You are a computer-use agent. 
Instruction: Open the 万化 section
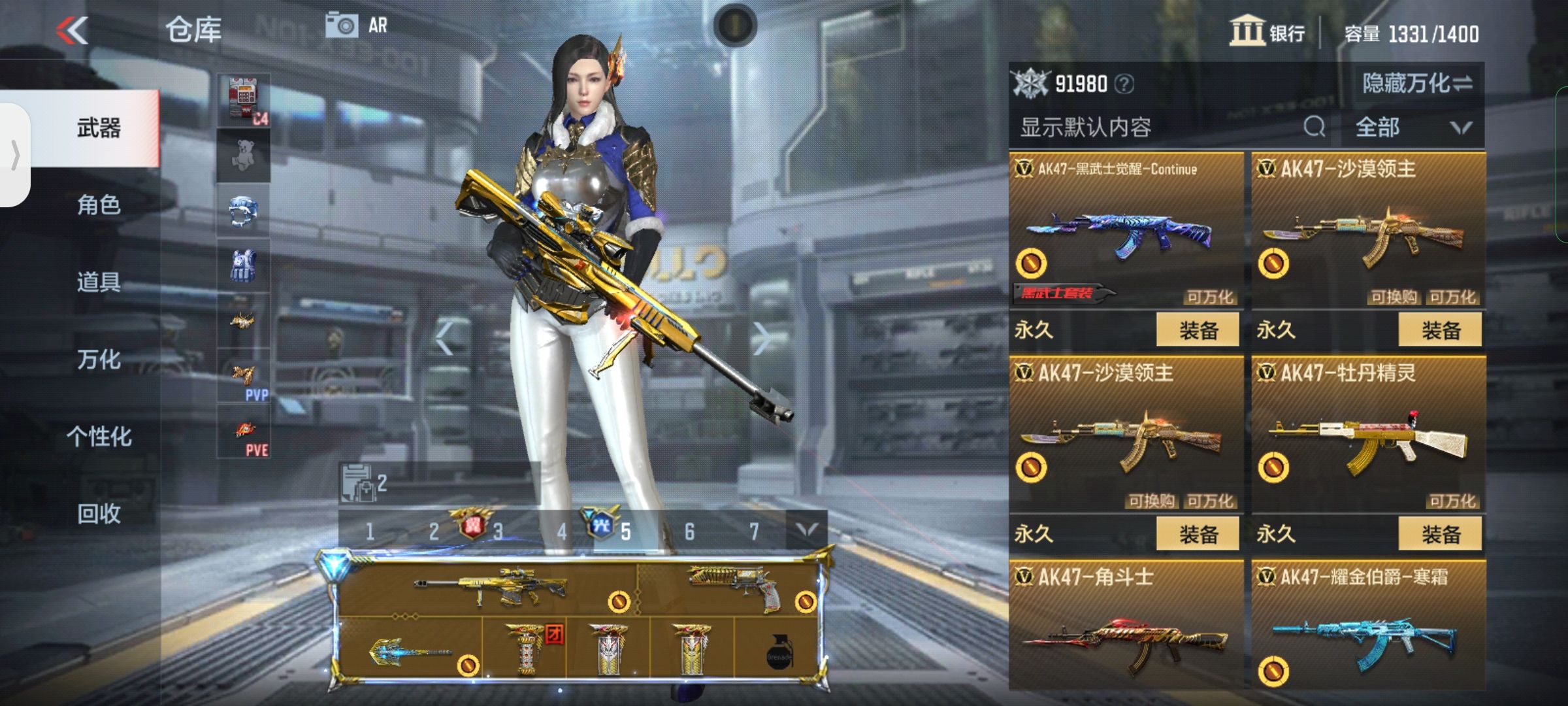point(98,360)
